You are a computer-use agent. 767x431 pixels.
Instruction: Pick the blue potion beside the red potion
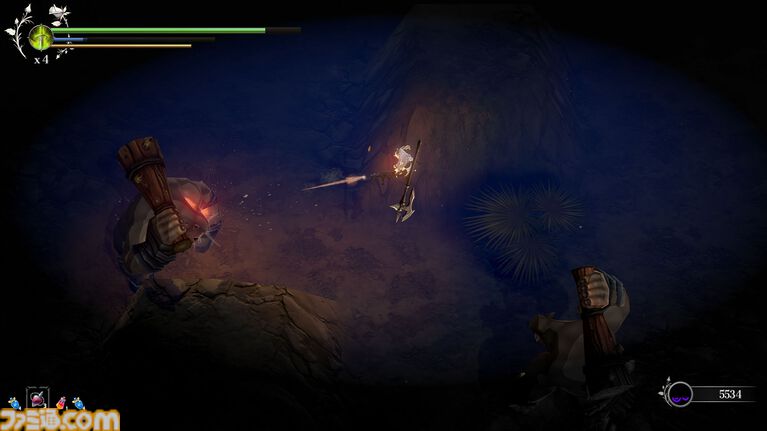click(x=78, y=402)
